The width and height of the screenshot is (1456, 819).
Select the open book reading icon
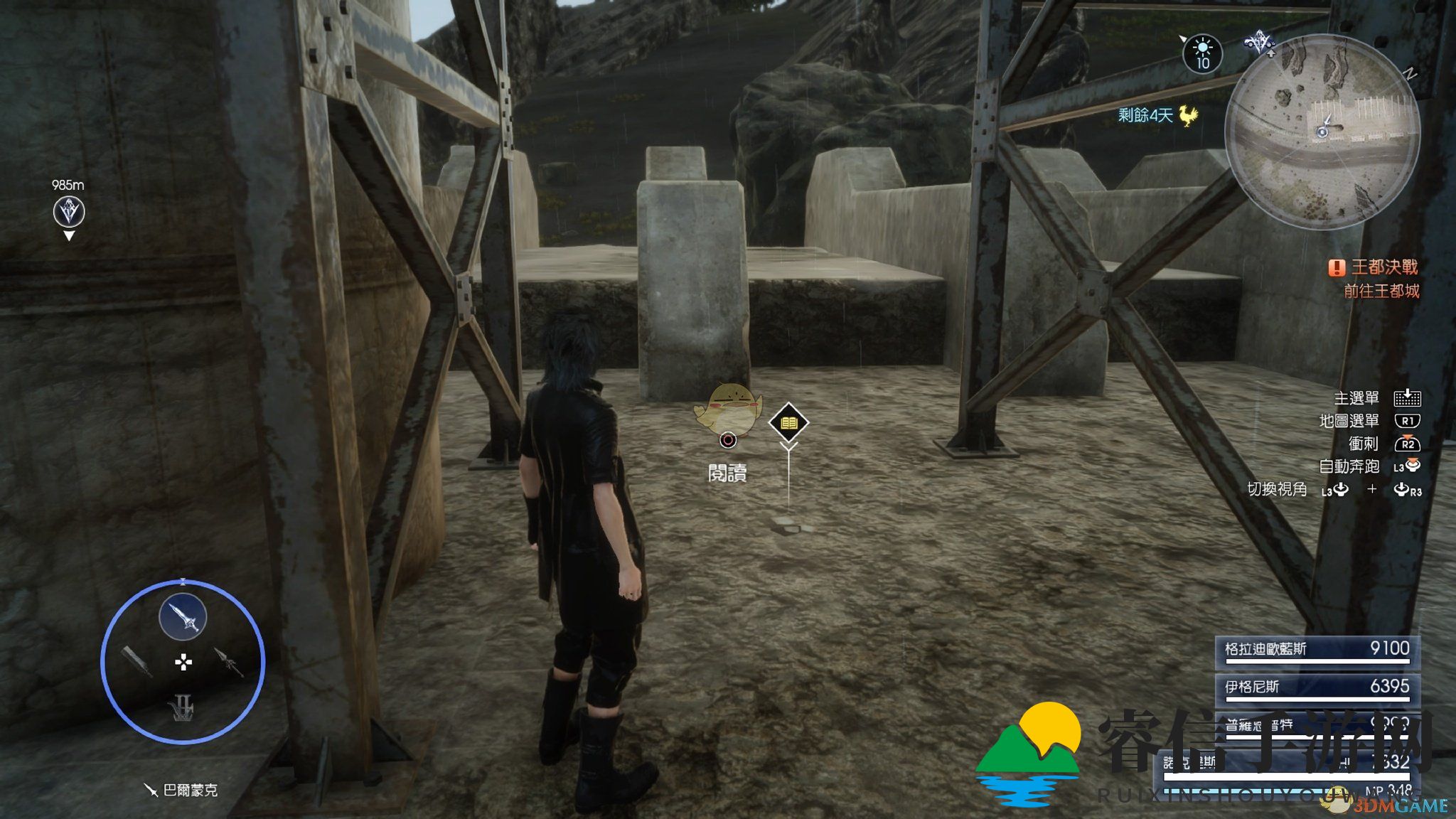(x=788, y=422)
